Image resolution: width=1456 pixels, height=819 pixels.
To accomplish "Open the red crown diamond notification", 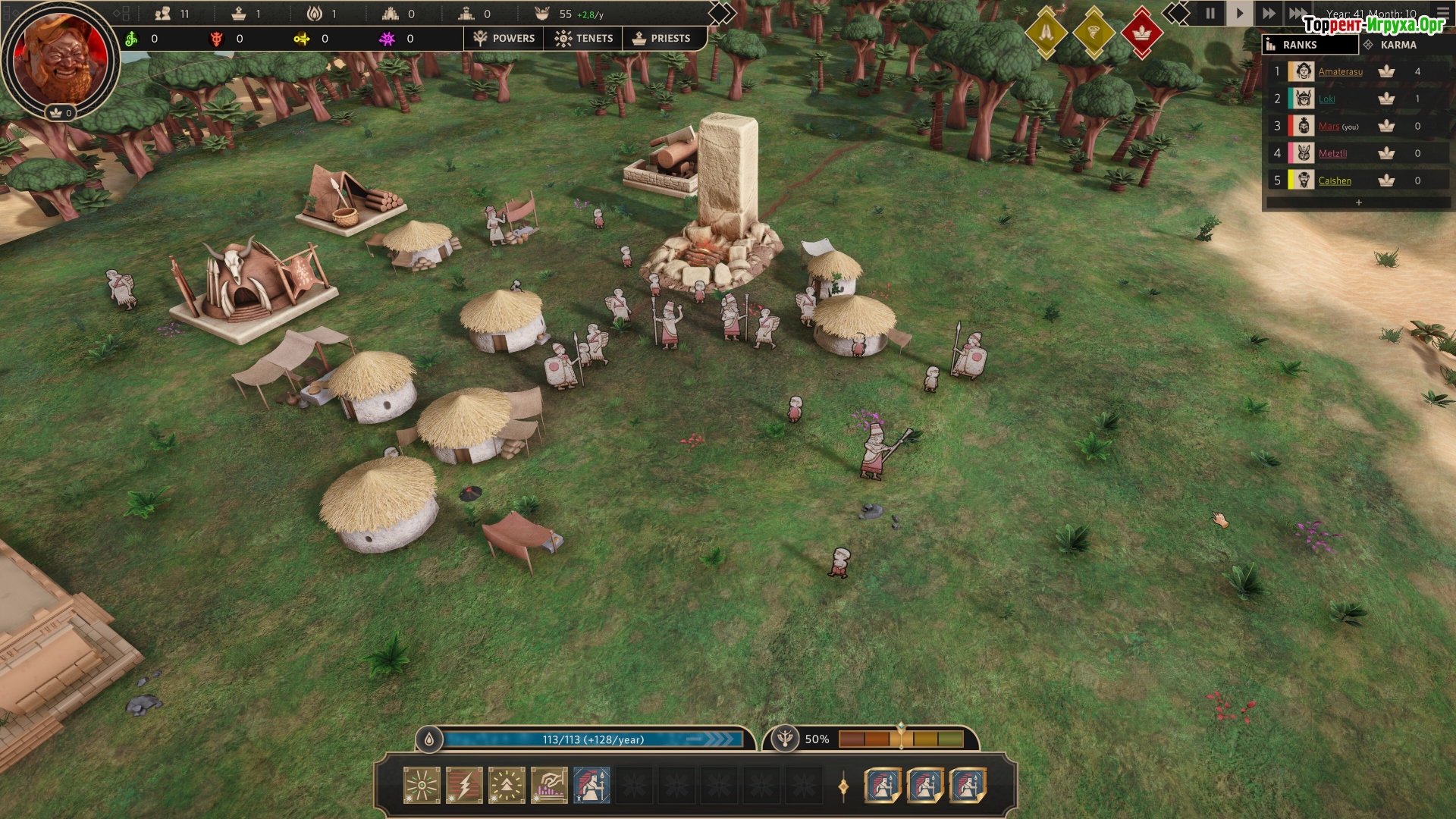I will 1141,33.
